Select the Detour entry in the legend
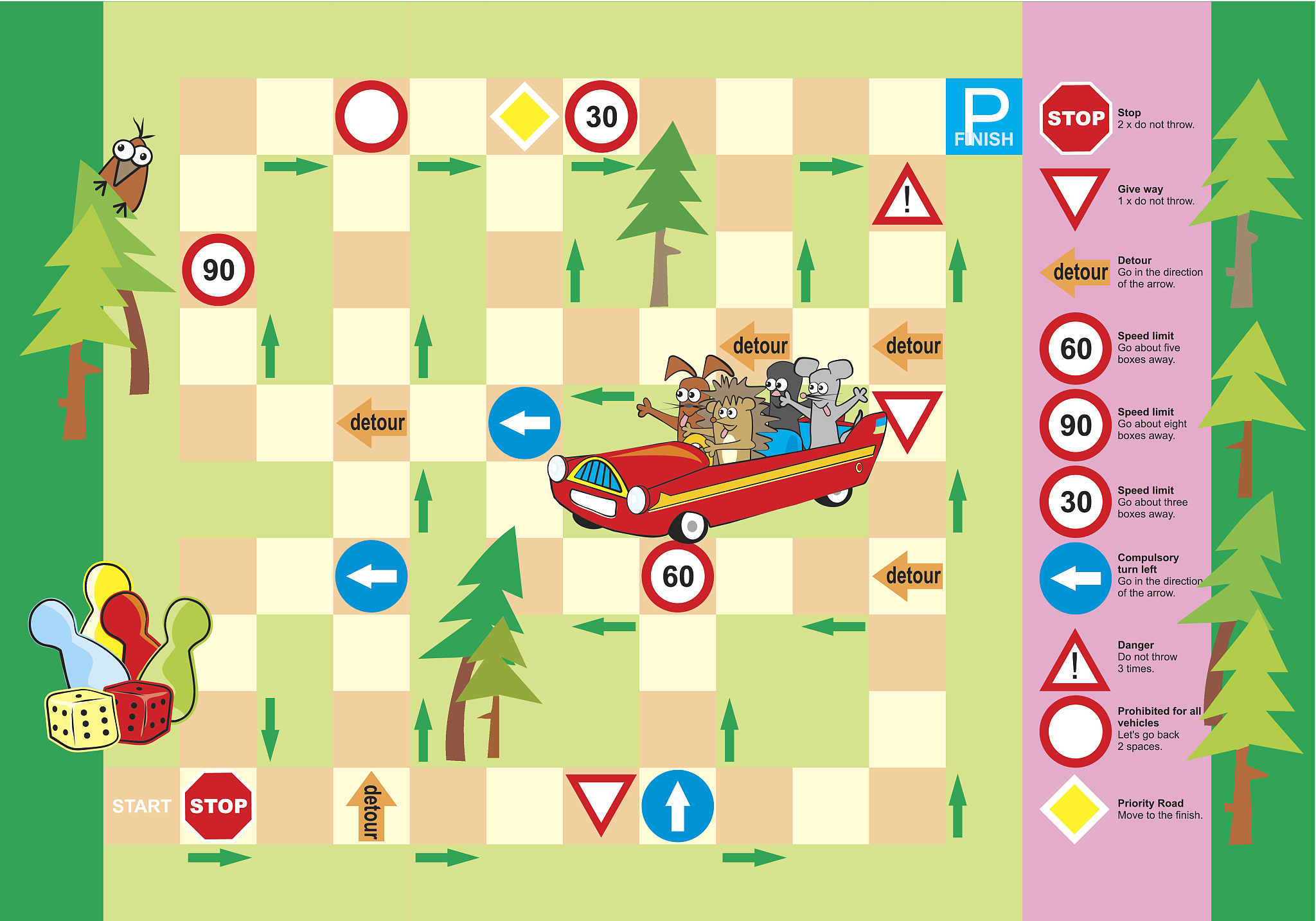 (1121, 272)
